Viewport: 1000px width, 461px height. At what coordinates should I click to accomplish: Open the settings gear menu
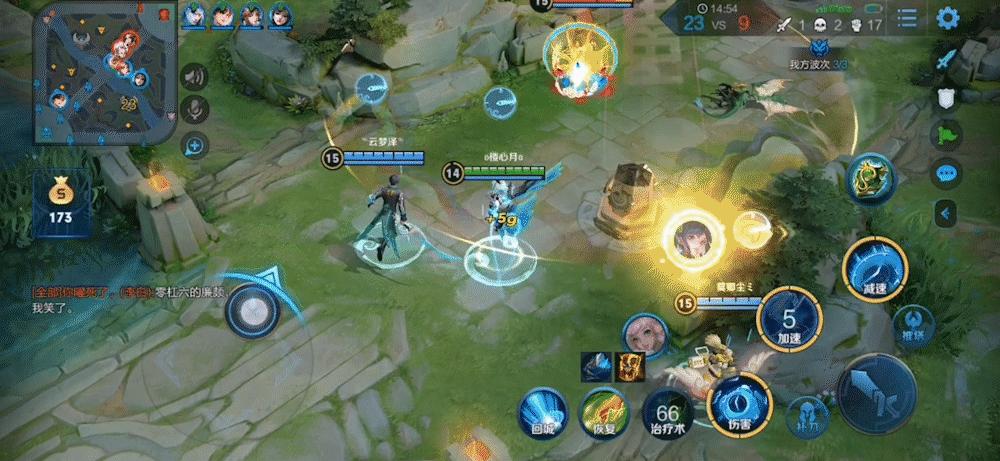click(947, 18)
